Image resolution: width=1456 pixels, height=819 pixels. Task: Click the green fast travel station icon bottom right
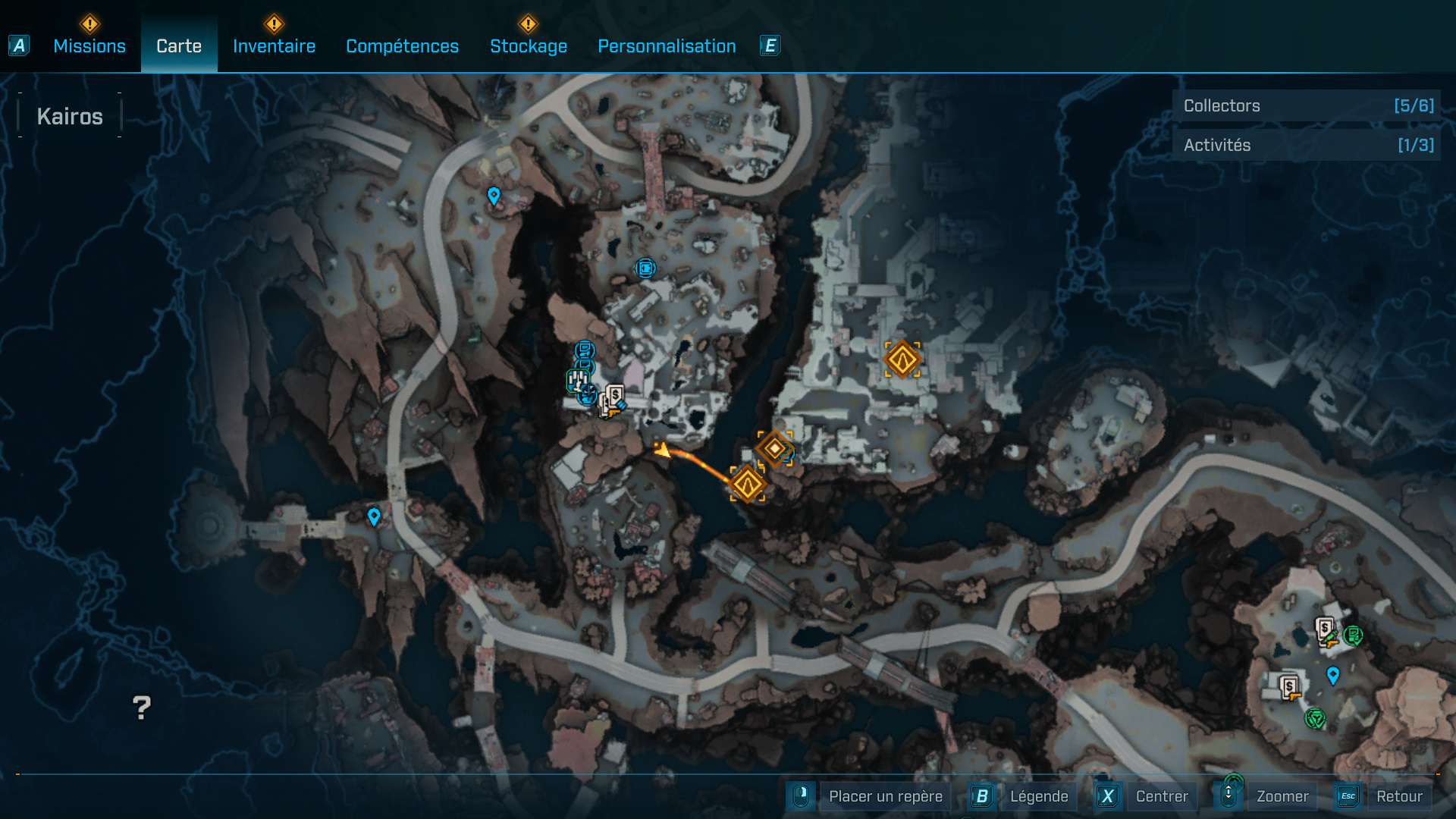[x=1315, y=718]
